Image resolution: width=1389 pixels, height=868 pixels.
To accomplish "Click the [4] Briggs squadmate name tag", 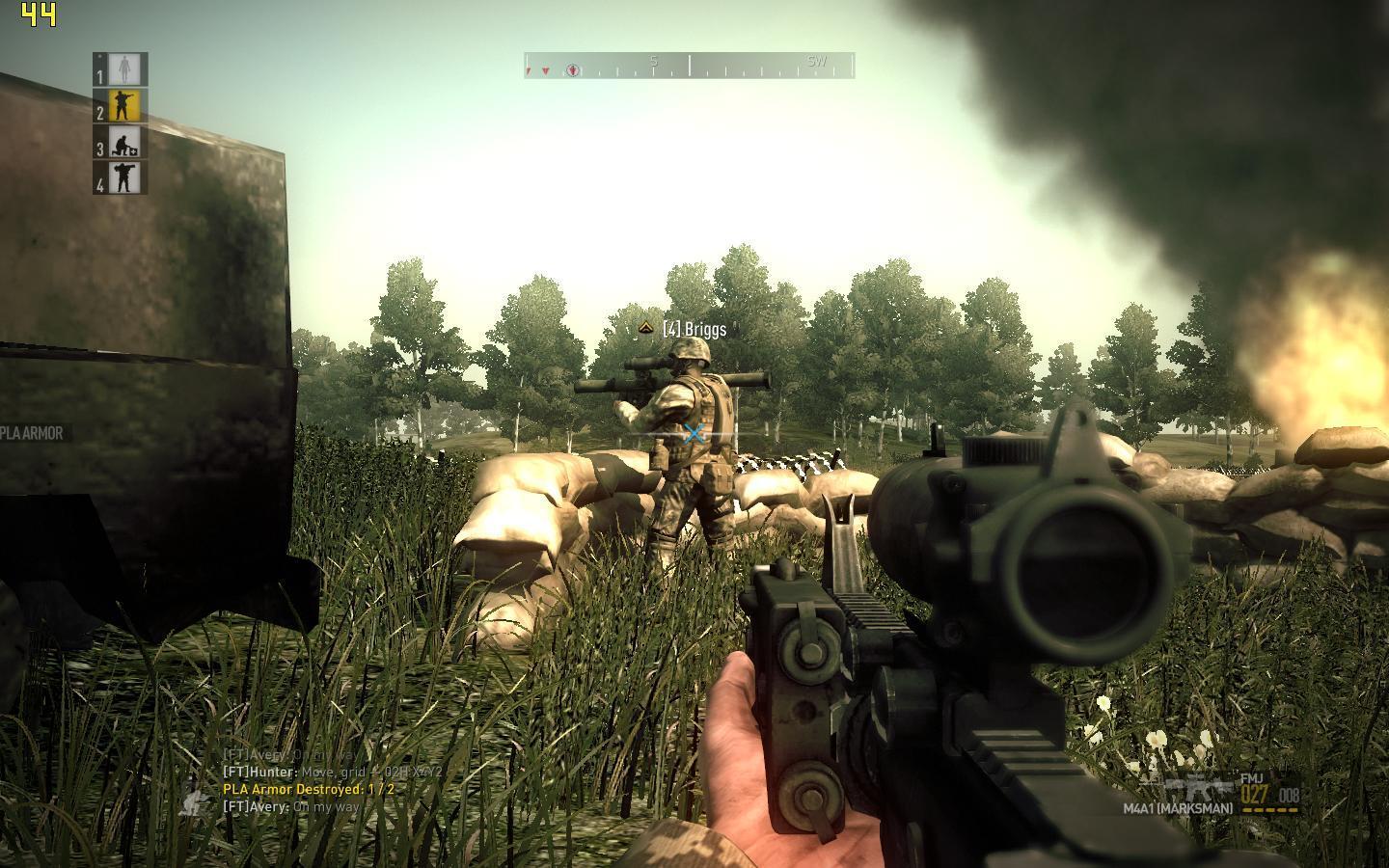I will point(694,329).
